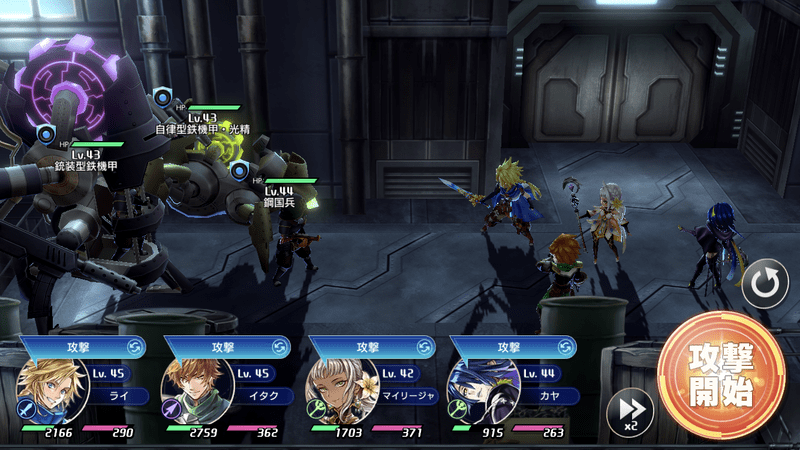The image size is (800, 450).
Task: Switch ライ's 攻撃 command
Action: tap(140, 346)
